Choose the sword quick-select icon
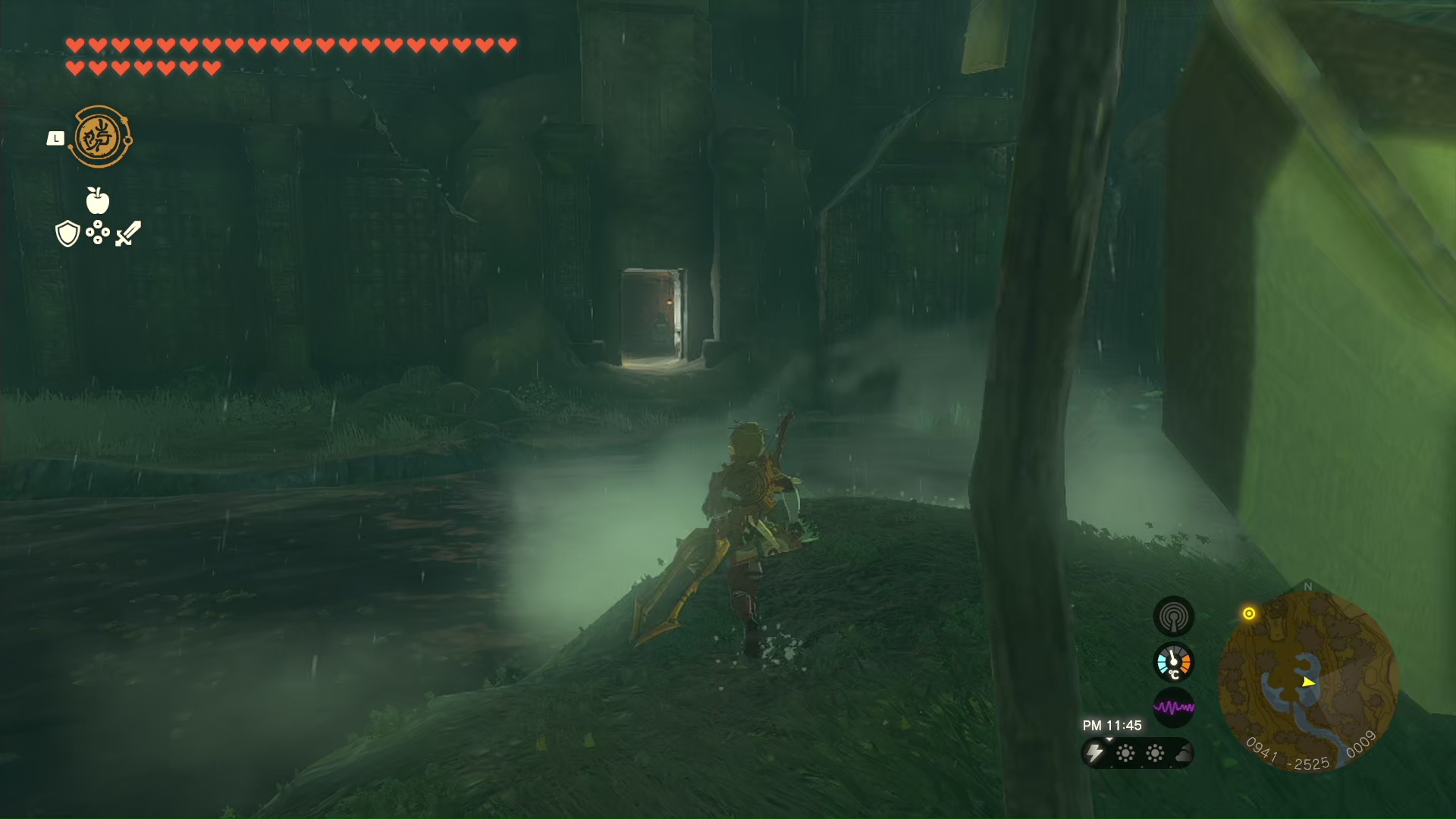 click(x=128, y=233)
